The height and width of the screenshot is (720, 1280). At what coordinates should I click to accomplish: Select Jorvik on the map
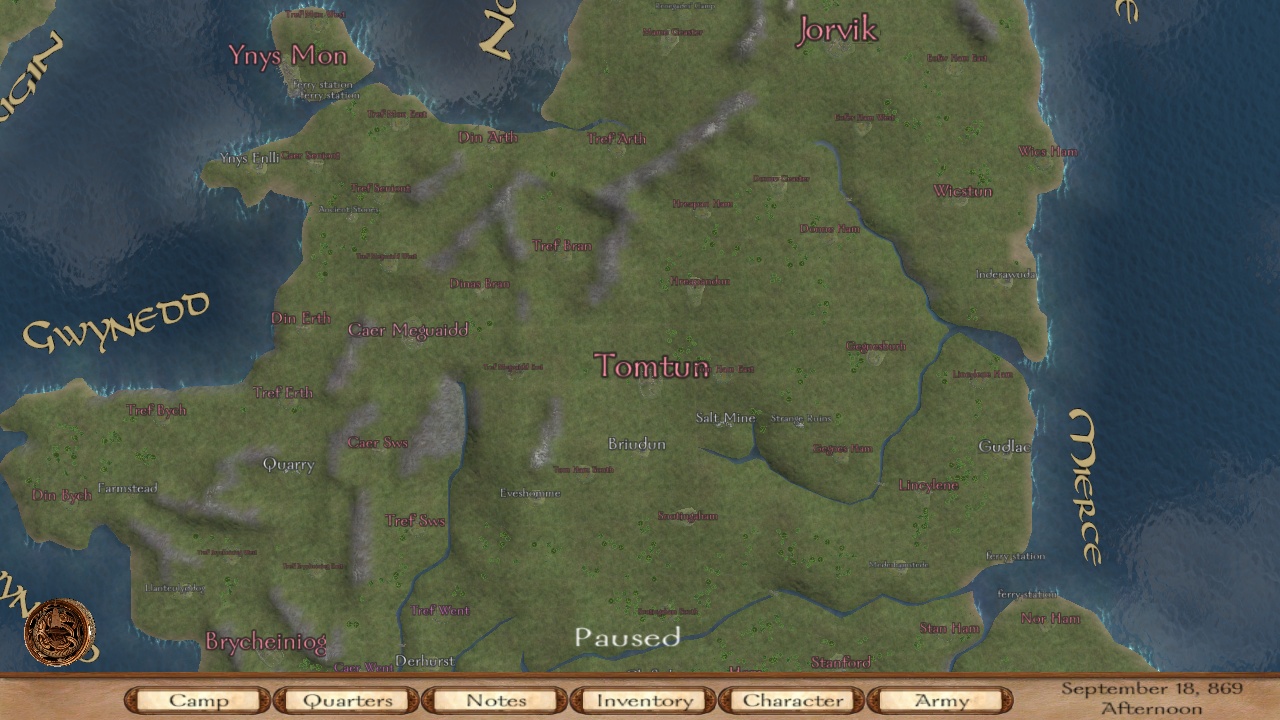click(x=838, y=31)
